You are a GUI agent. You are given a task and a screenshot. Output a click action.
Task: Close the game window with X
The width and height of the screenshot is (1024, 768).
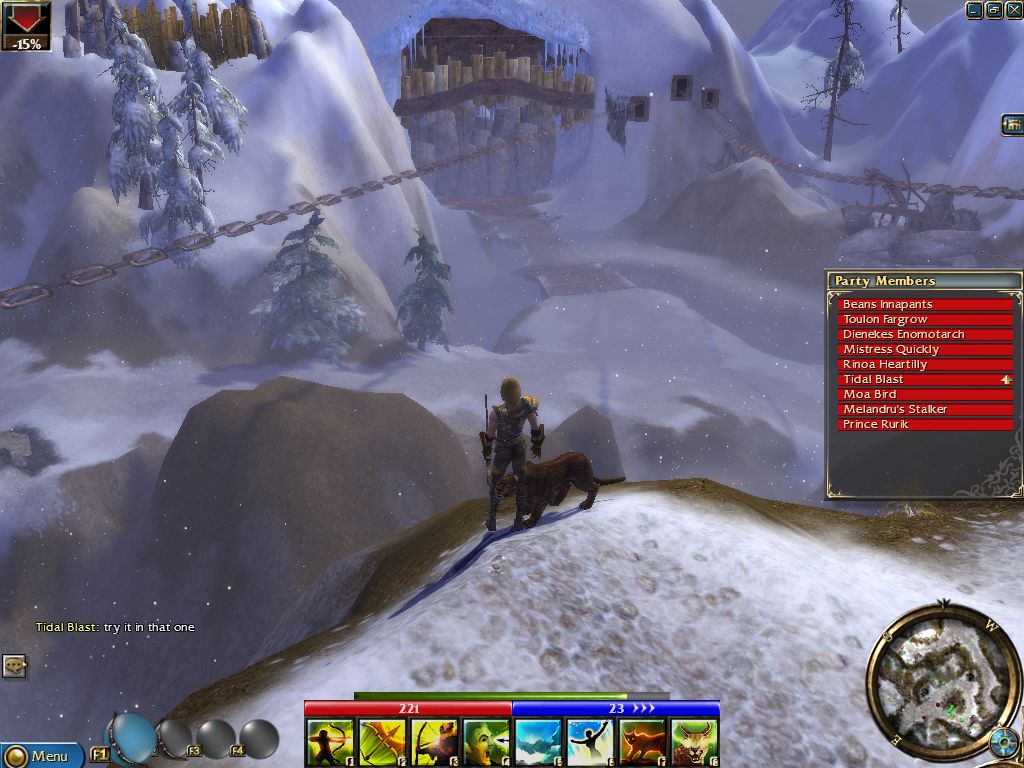point(1013,10)
